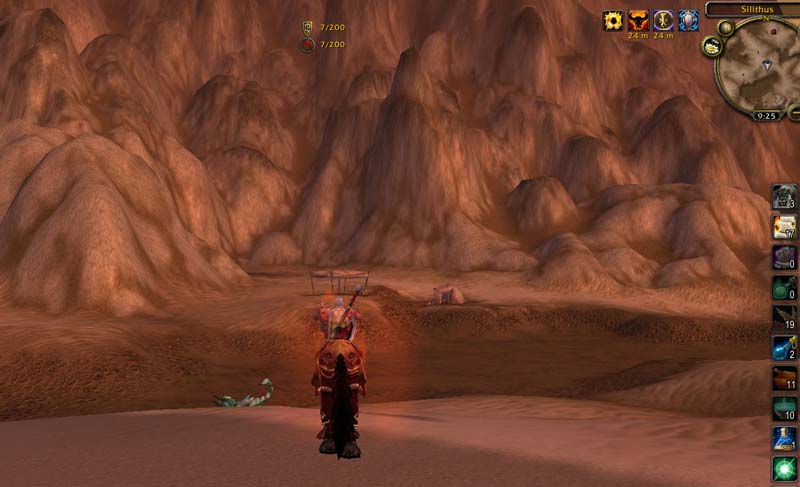
Task: Use the scroll item with count 7
Action: click(x=784, y=227)
